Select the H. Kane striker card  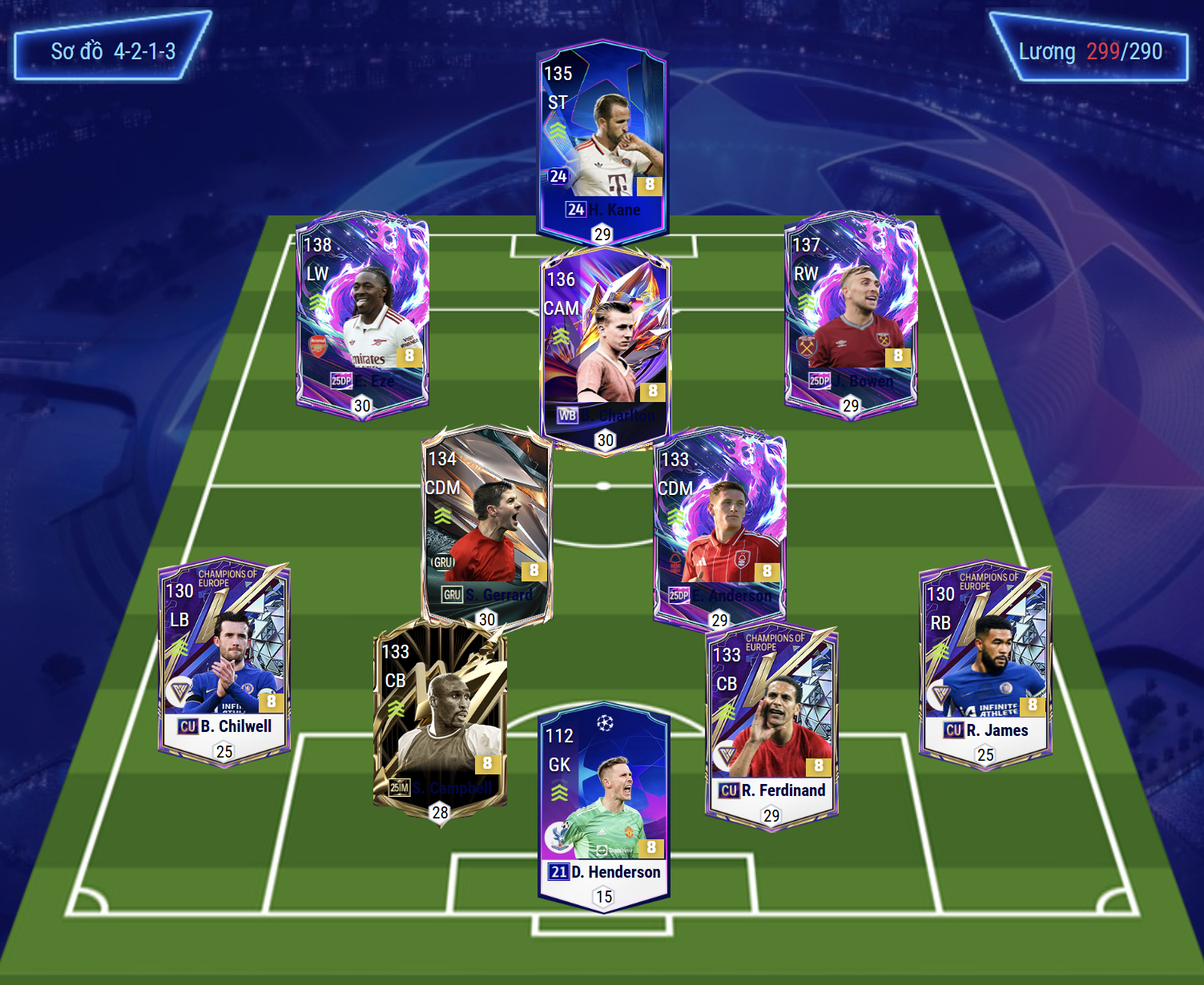click(x=602, y=140)
